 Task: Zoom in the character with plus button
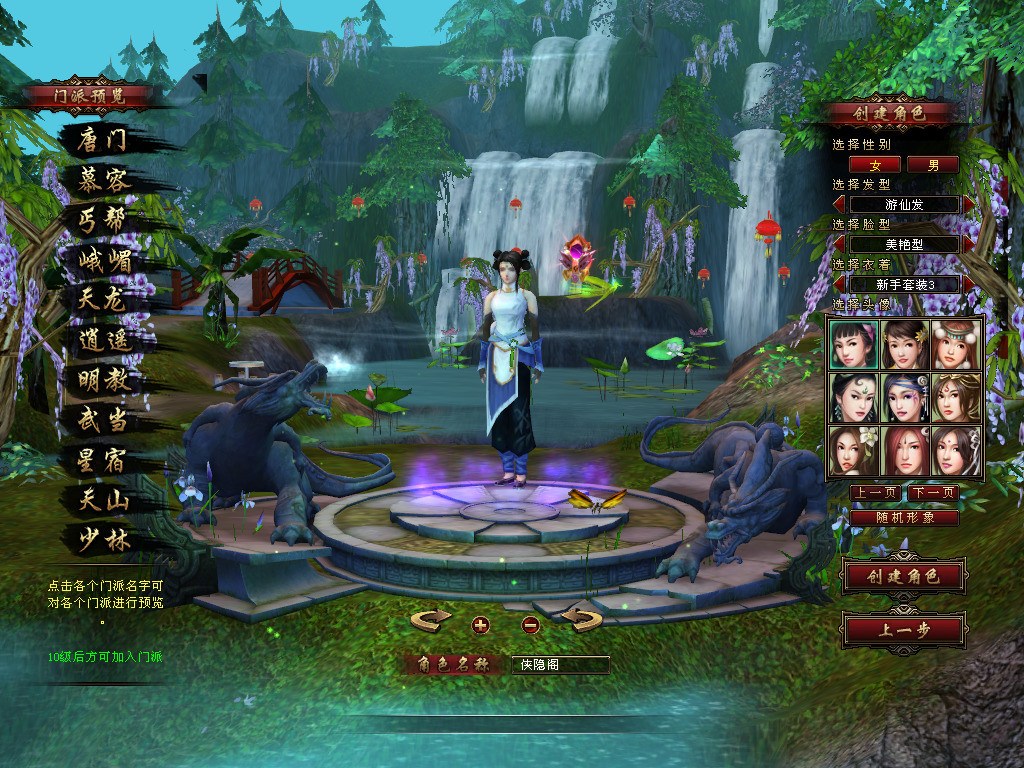click(481, 625)
